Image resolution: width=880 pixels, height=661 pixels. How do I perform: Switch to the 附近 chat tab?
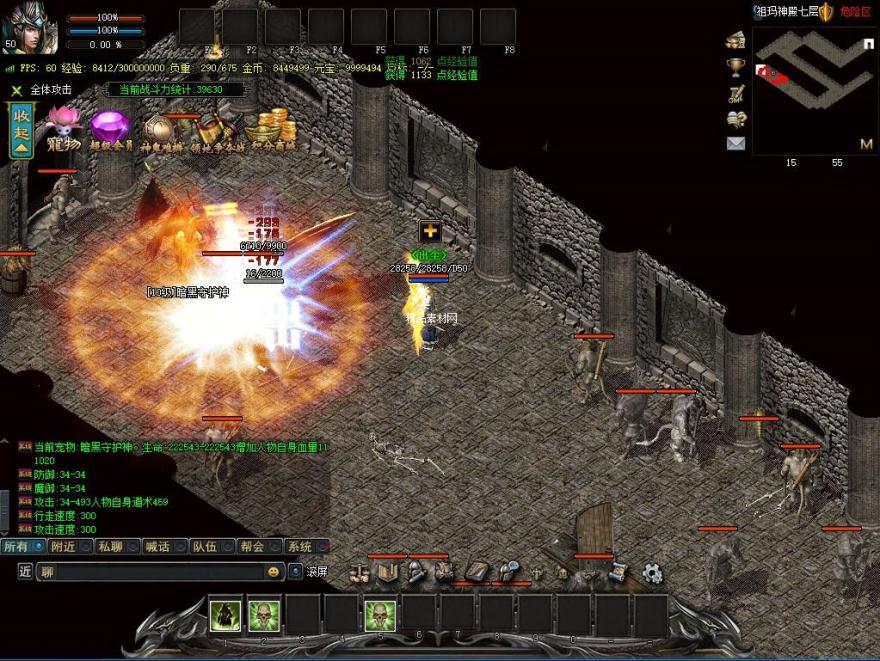[x=64, y=547]
